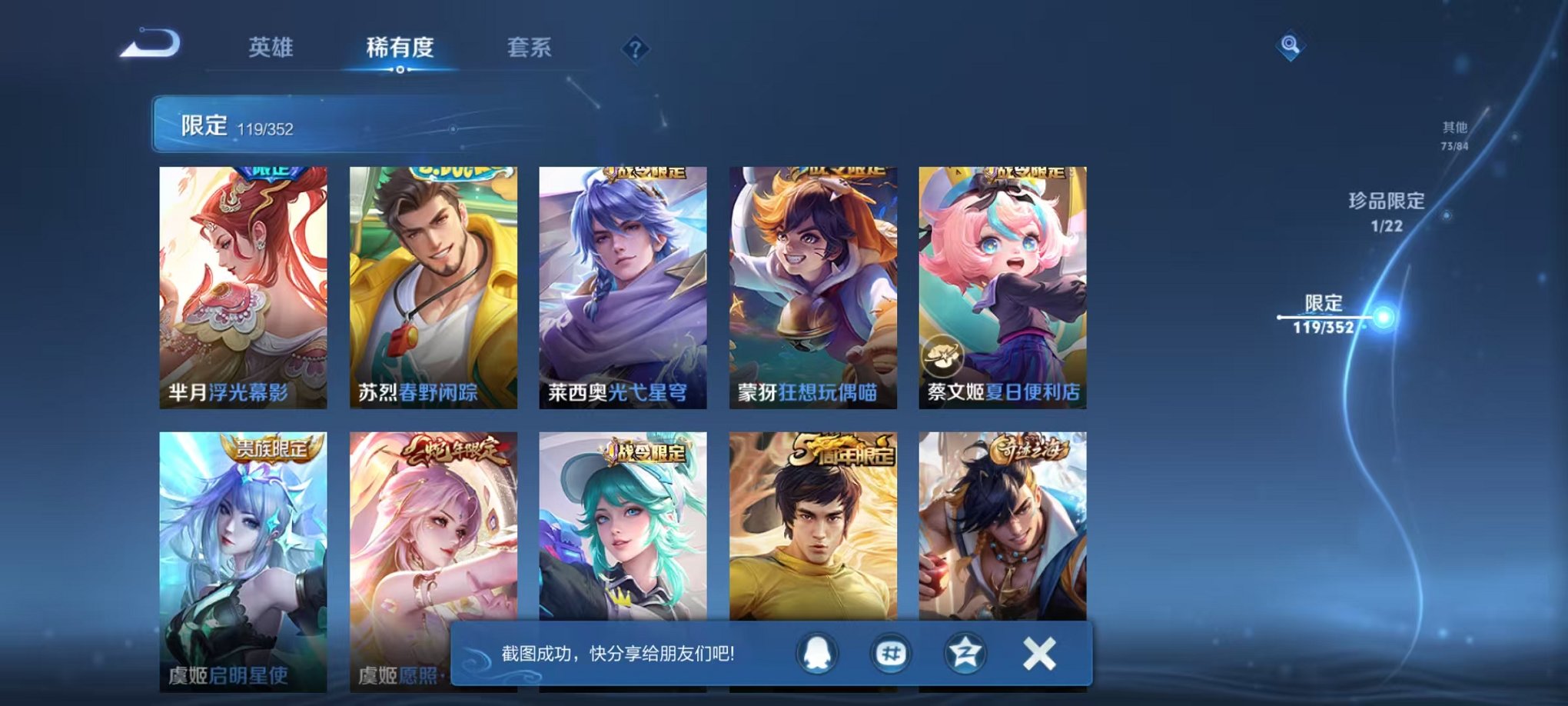The height and width of the screenshot is (706, 1568).
Task: Select the 稀有度 tab
Action: (x=400, y=48)
